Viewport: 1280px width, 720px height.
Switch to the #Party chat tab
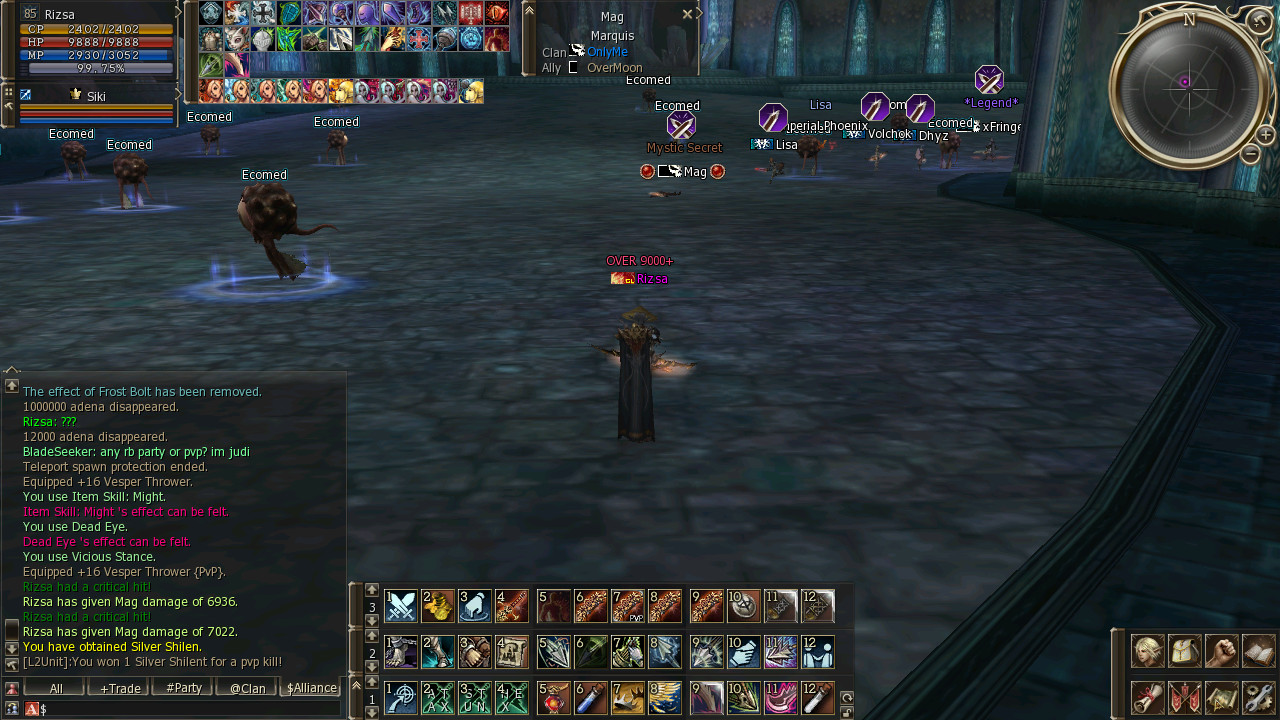(183, 688)
